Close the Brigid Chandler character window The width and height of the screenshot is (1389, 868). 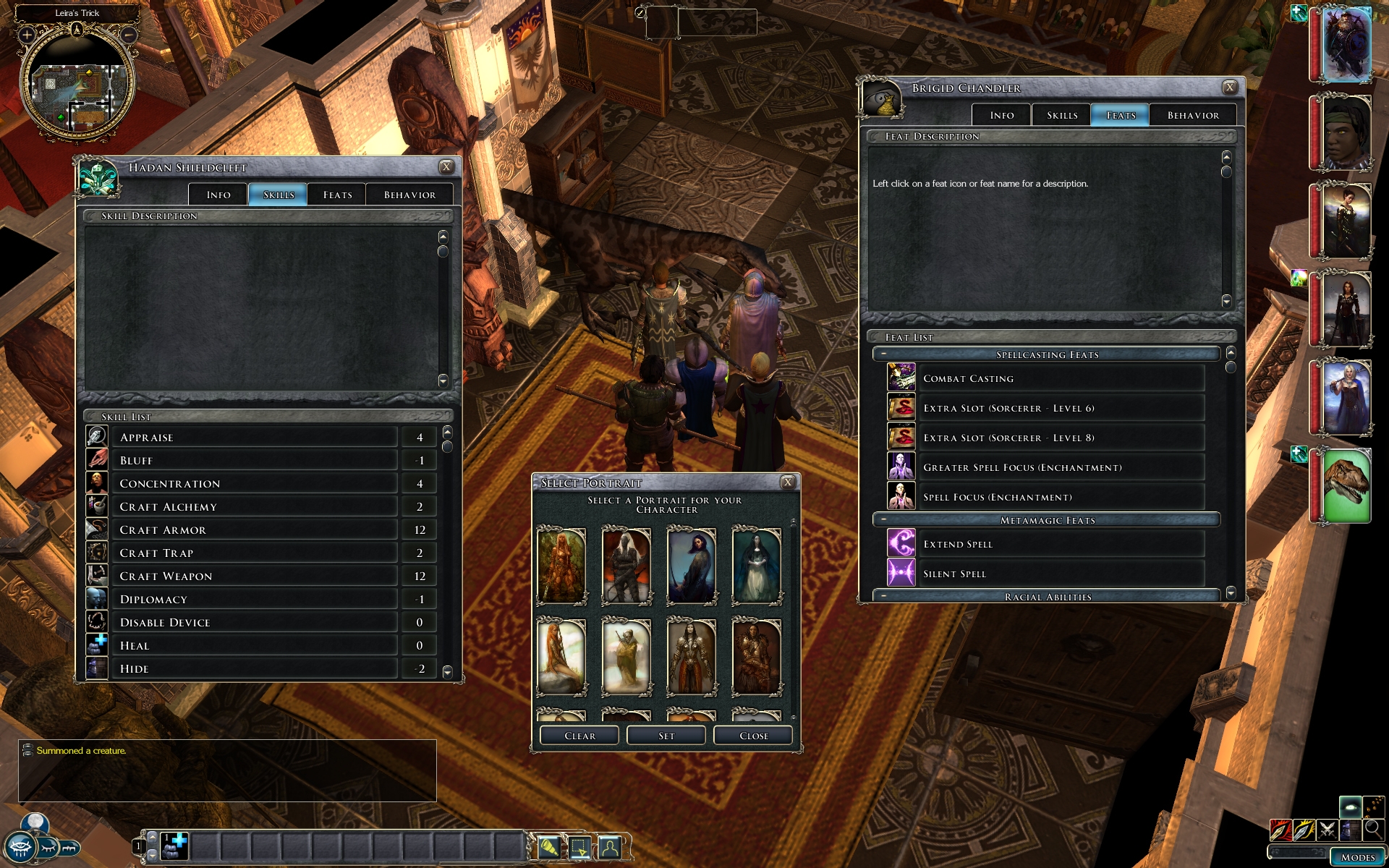[x=1229, y=88]
